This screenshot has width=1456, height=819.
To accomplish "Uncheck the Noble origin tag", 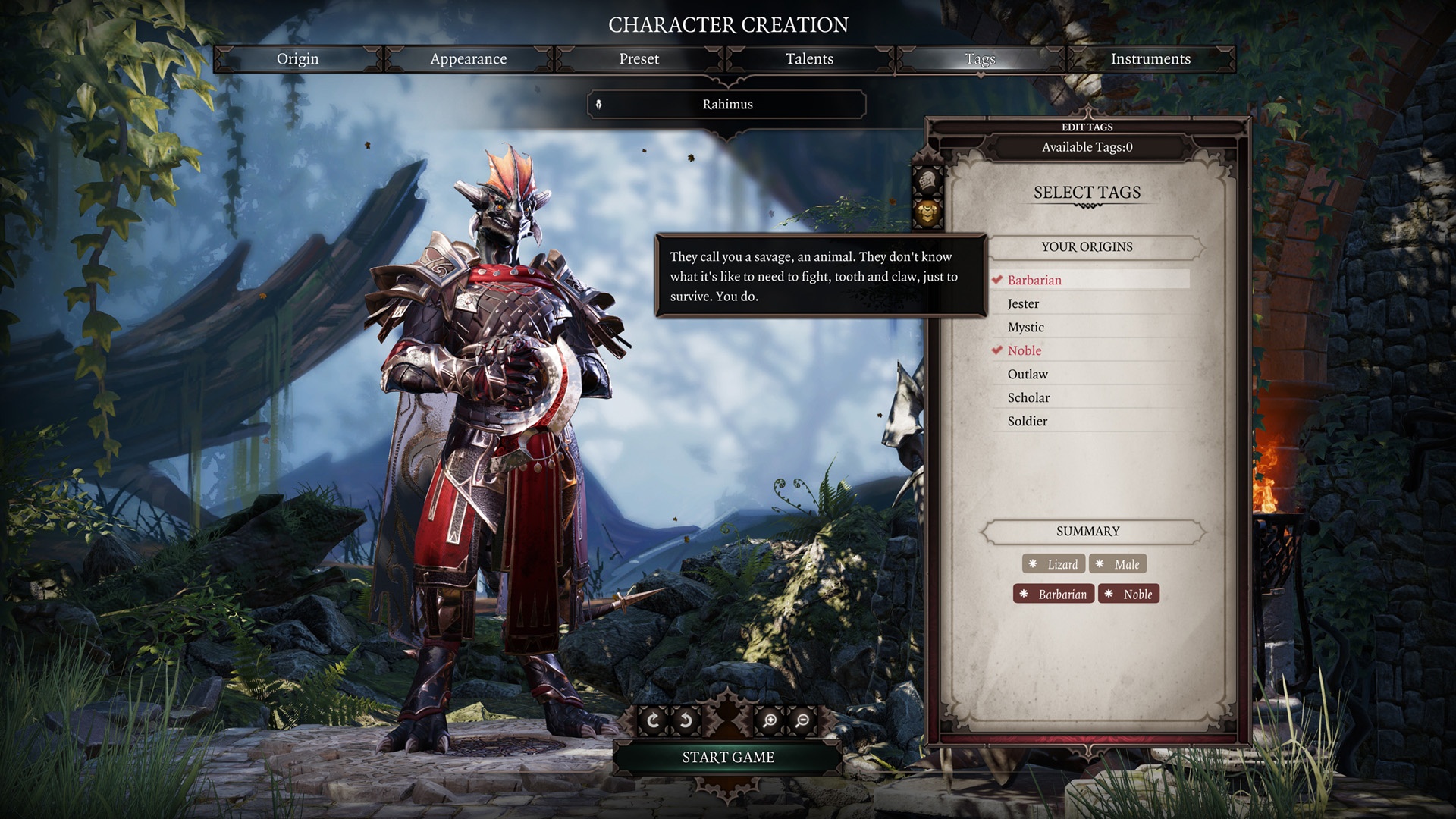I will pyautogui.click(x=1024, y=350).
